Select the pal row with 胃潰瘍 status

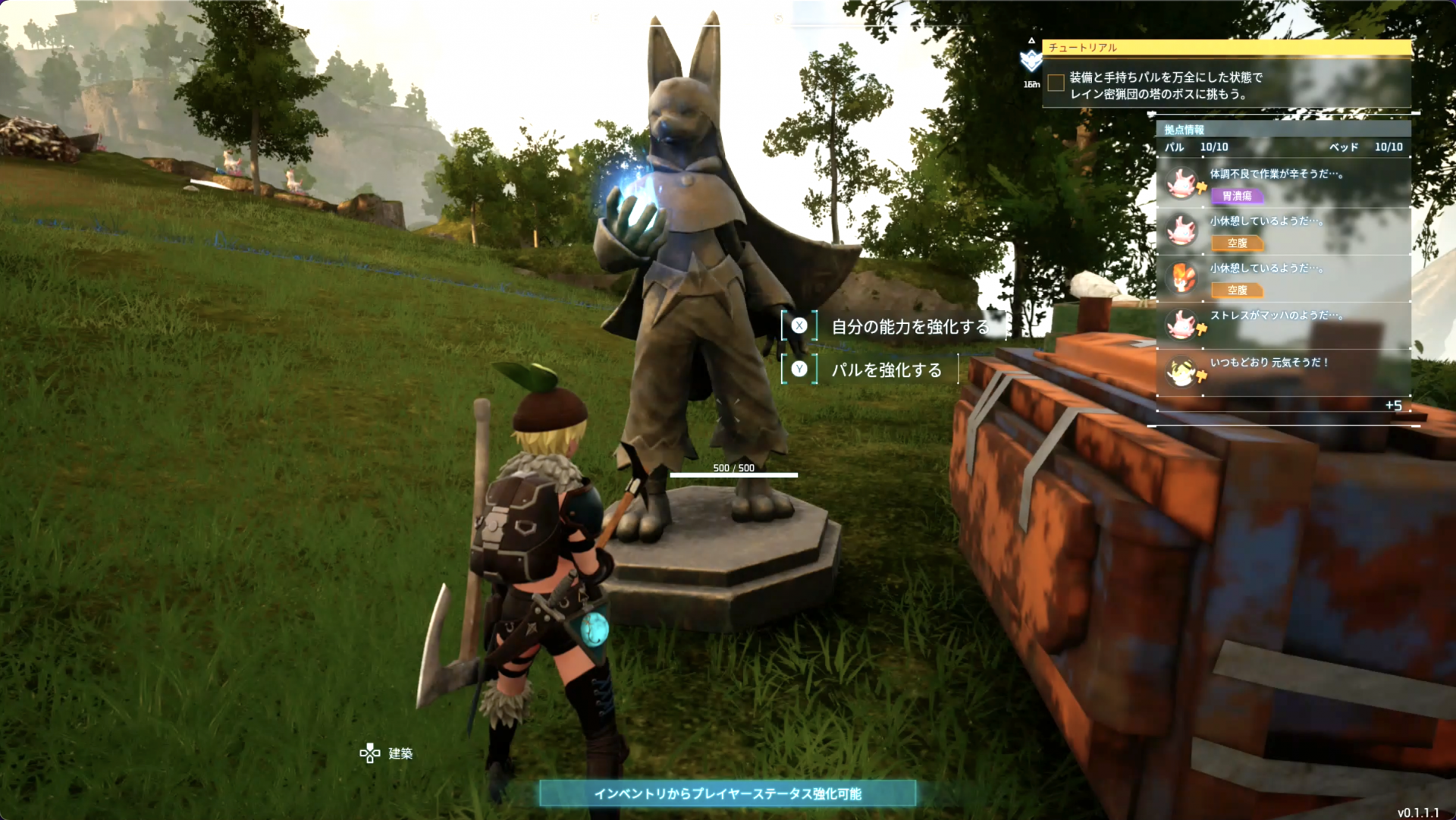pyautogui.click(x=1283, y=184)
